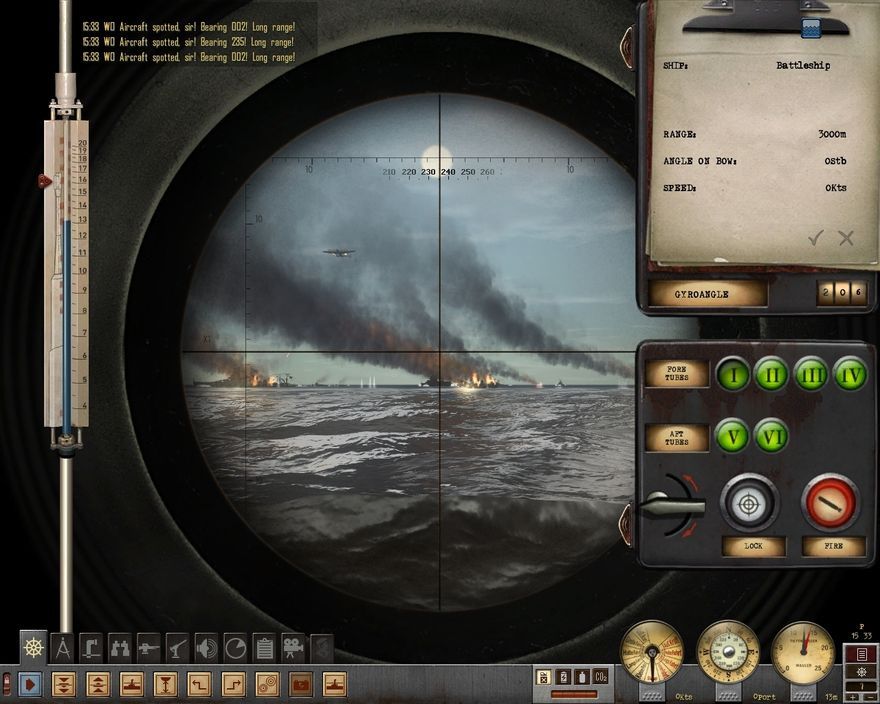The width and height of the screenshot is (880, 704).
Task: Switch to the film camera view tab
Action: [293, 648]
